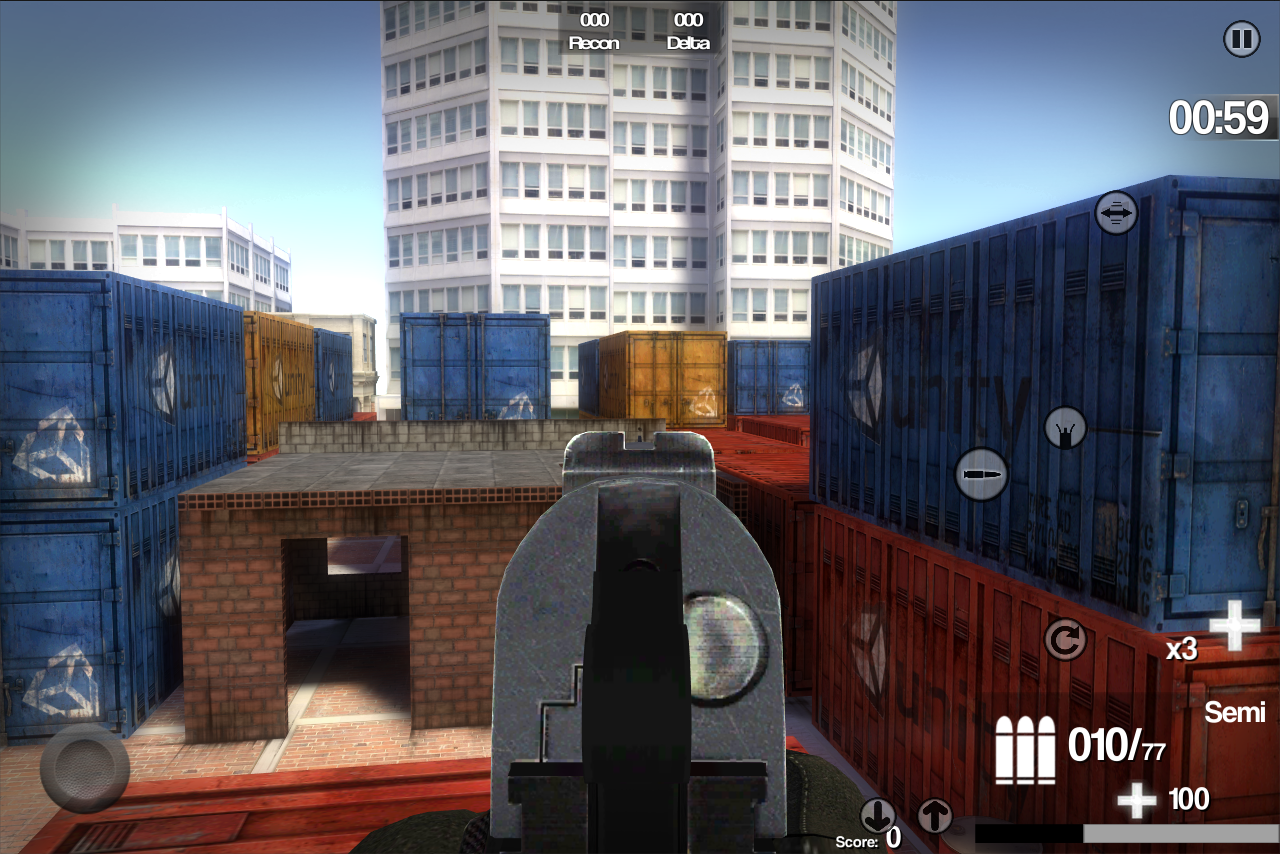Select the Delta team score display
Screen dimensions: 1280x854
[690, 30]
